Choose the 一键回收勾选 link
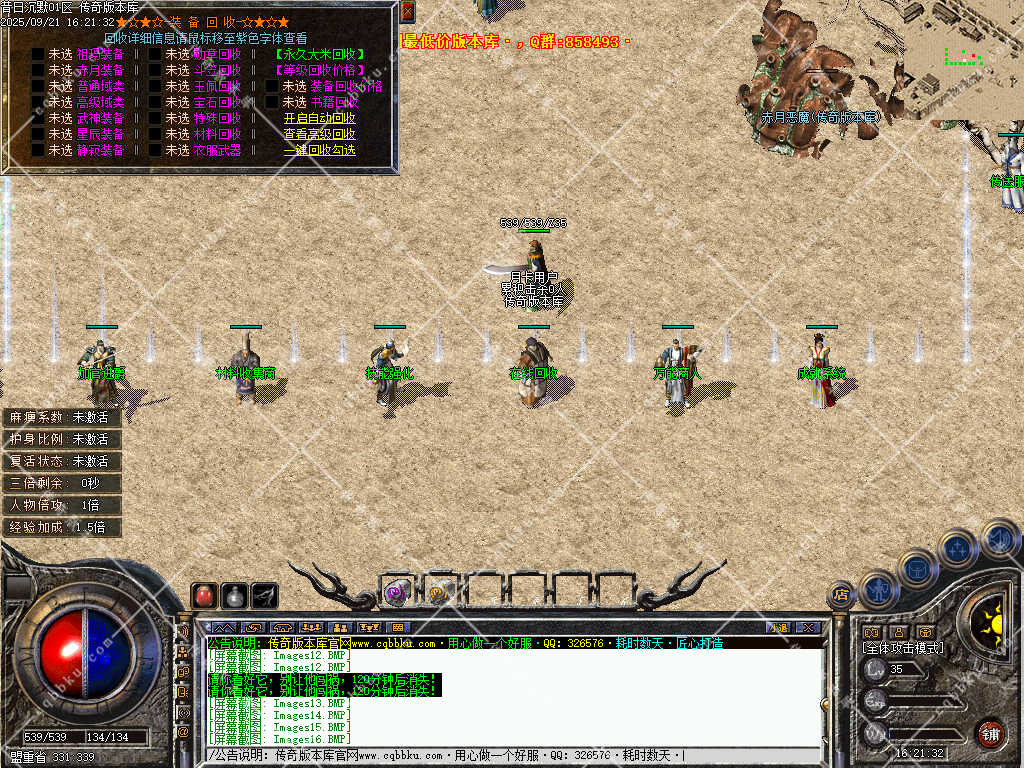Viewport: 1024px width, 768px height. click(319, 150)
